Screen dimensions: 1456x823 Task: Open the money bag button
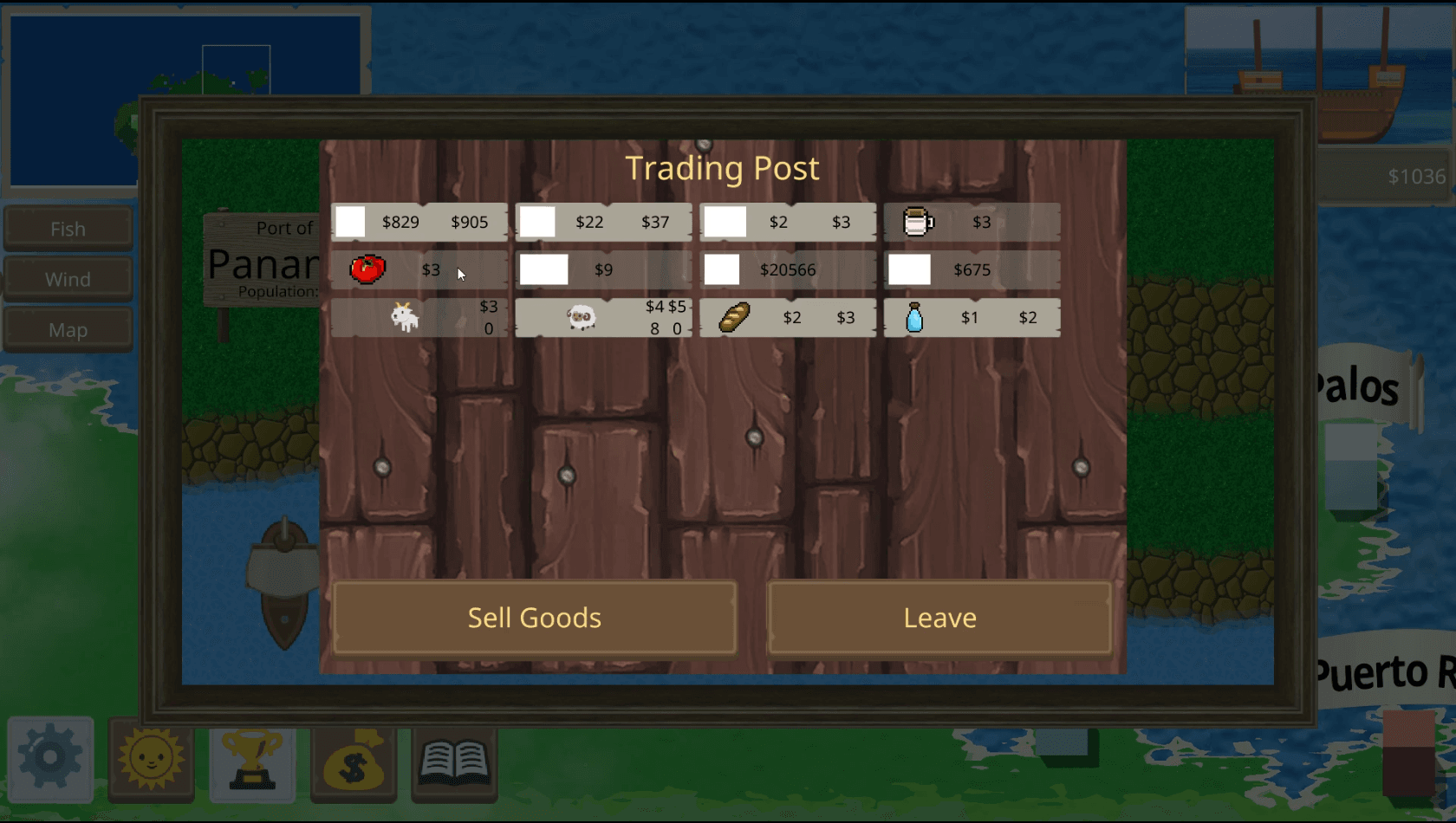[354, 759]
